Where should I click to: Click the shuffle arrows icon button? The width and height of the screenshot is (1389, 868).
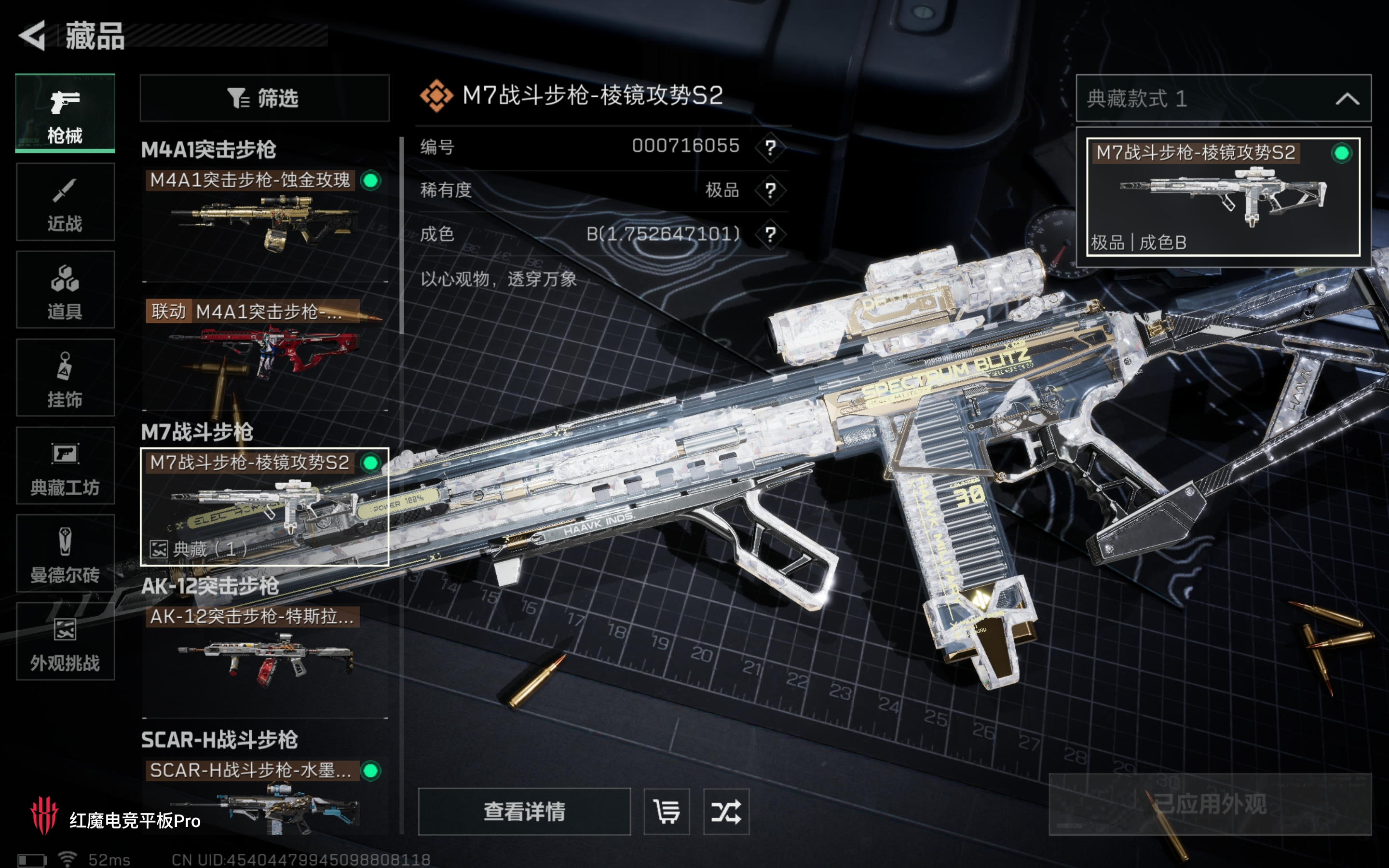point(726,812)
